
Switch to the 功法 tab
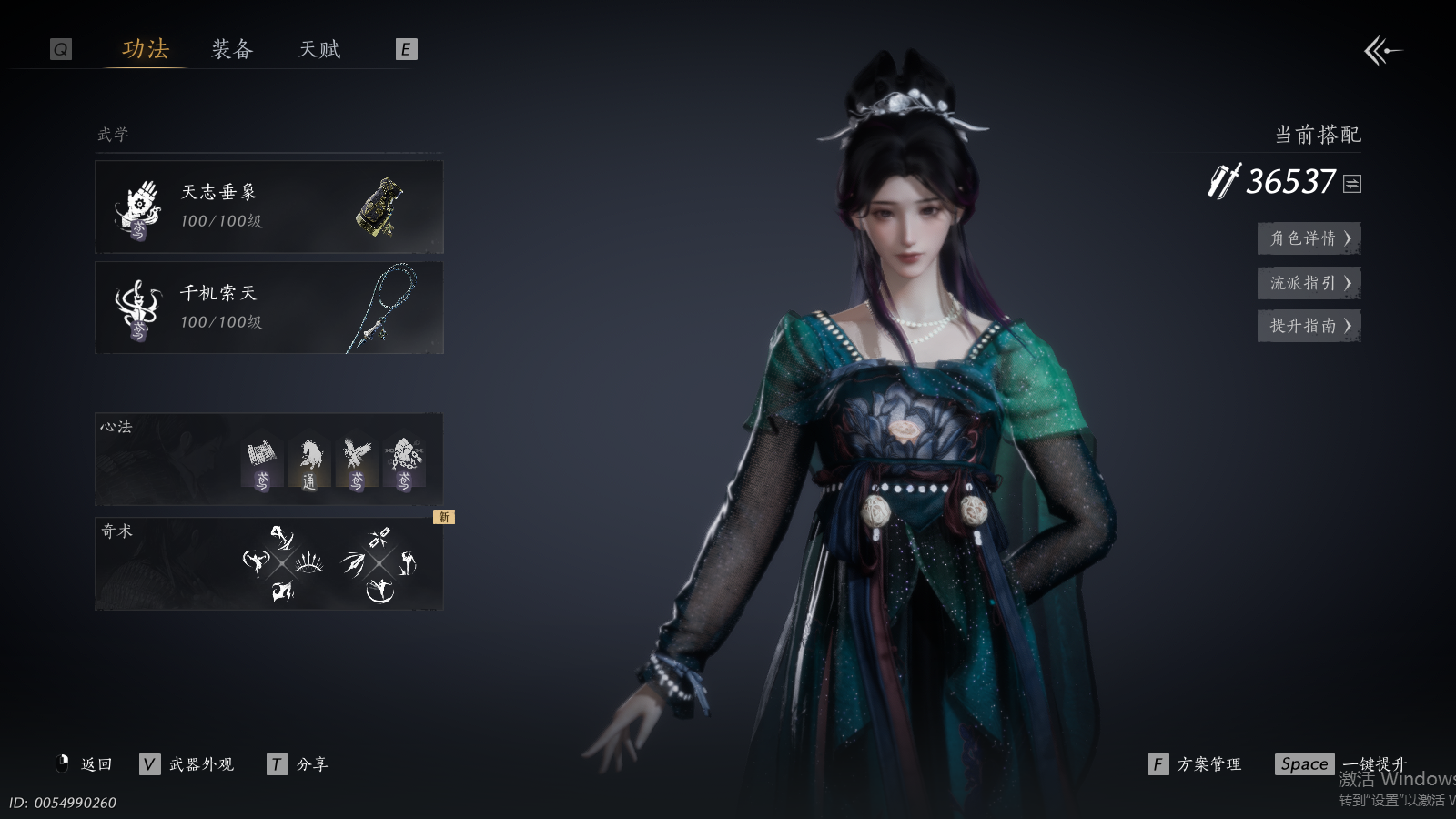click(x=146, y=49)
